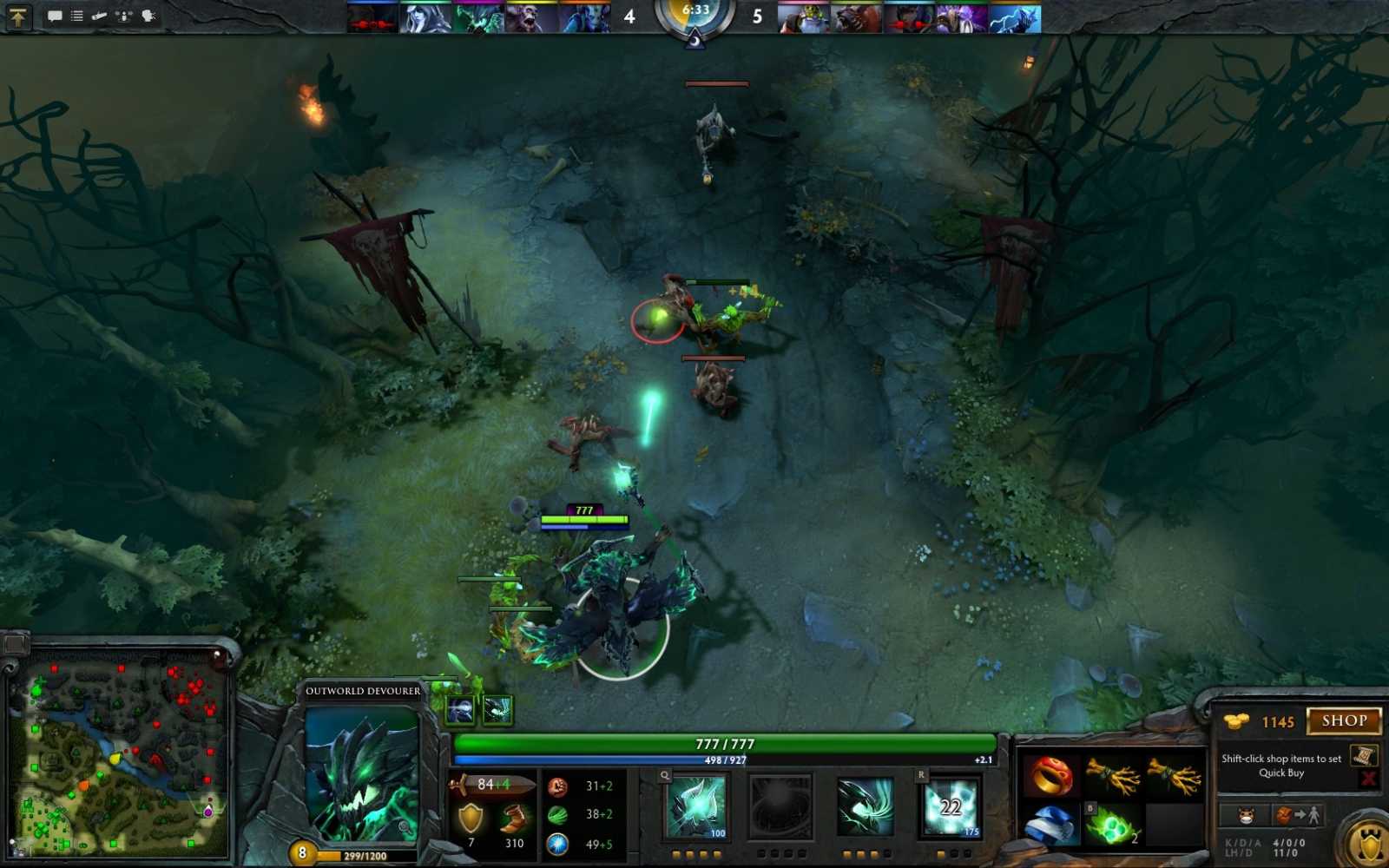Open chat with the speech bubble icon

click(x=56, y=15)
